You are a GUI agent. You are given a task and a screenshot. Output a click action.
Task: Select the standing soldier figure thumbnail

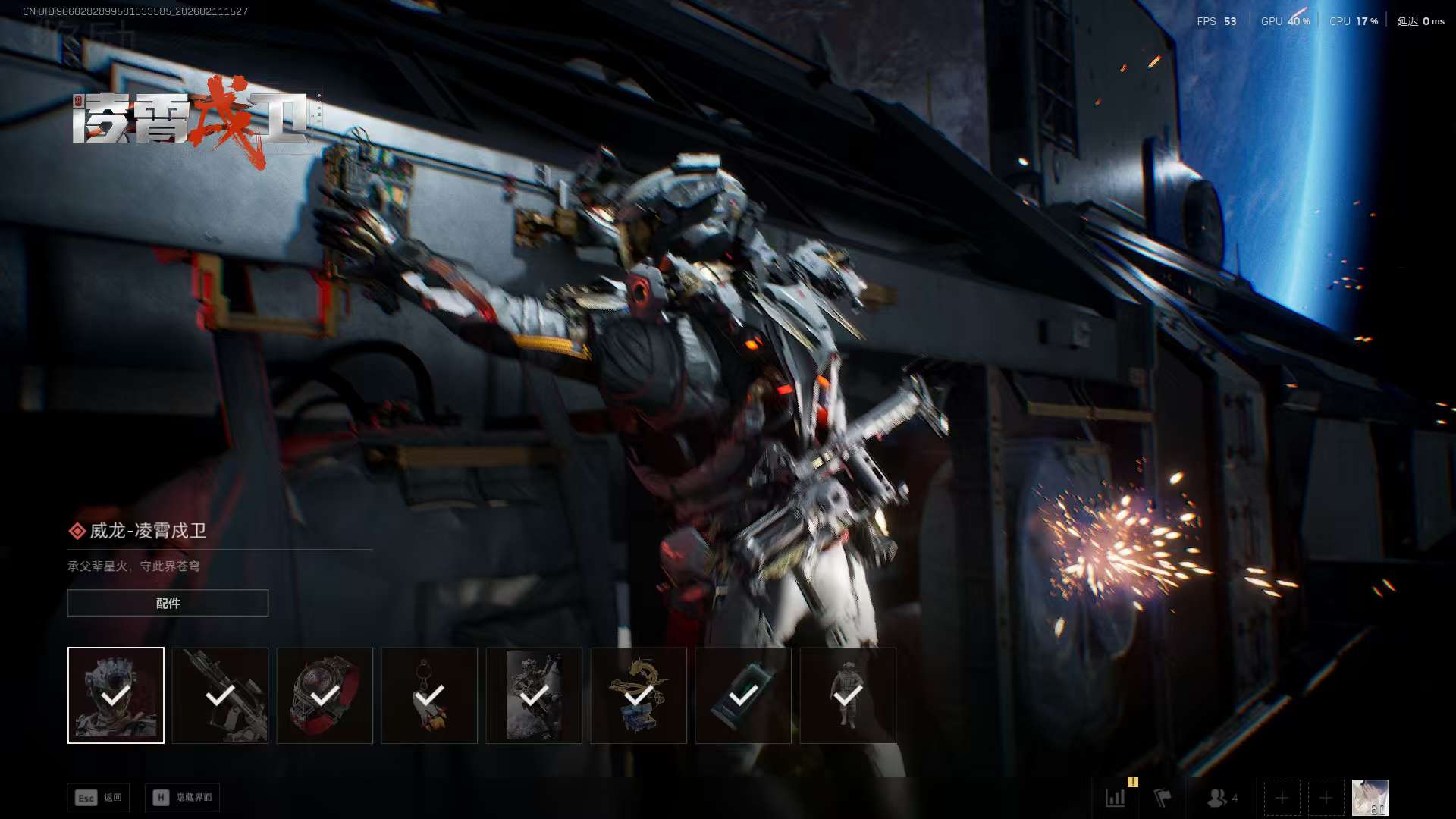(848, 695)
